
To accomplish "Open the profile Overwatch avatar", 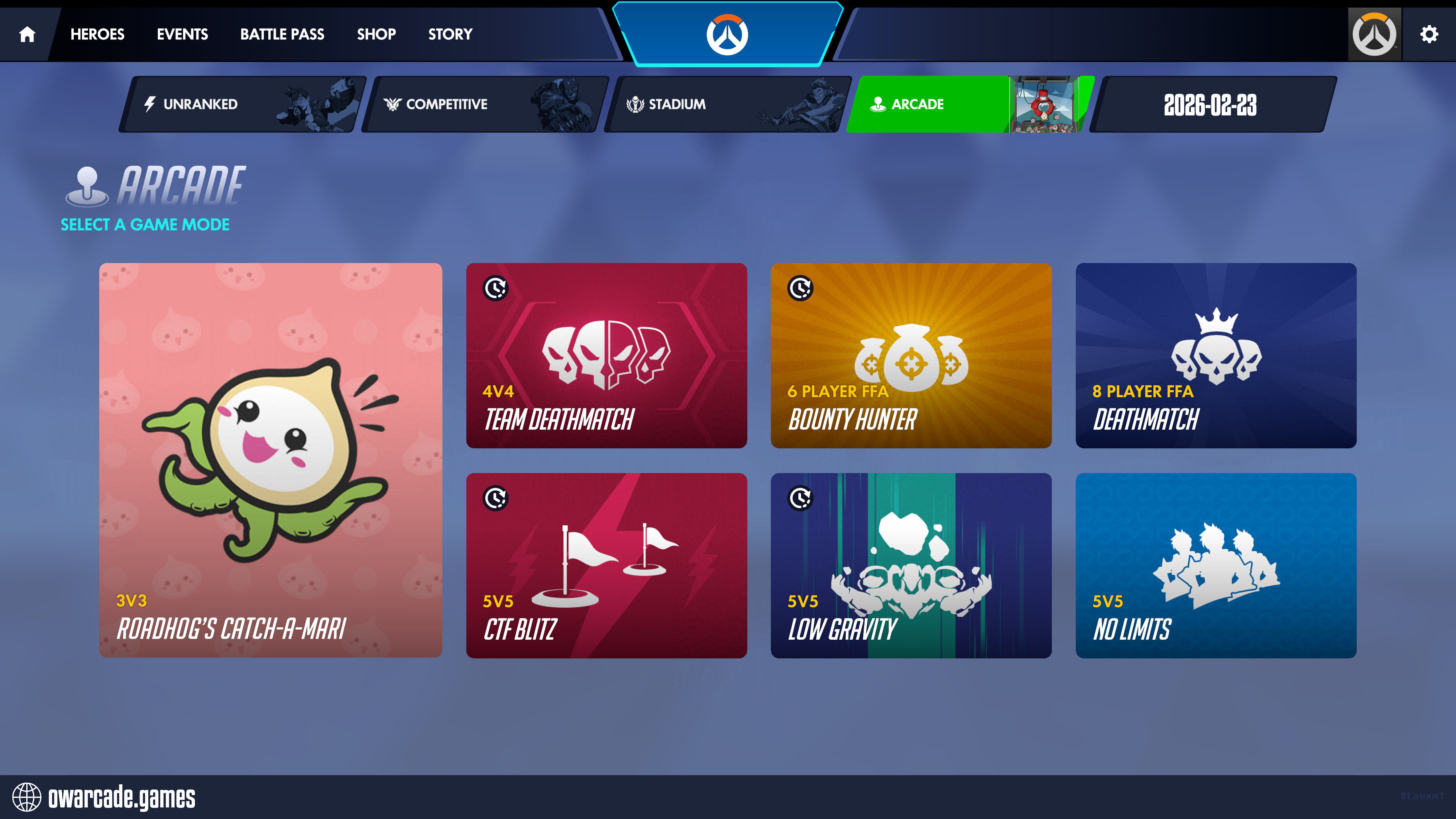I will click(x=1374, y=35).
